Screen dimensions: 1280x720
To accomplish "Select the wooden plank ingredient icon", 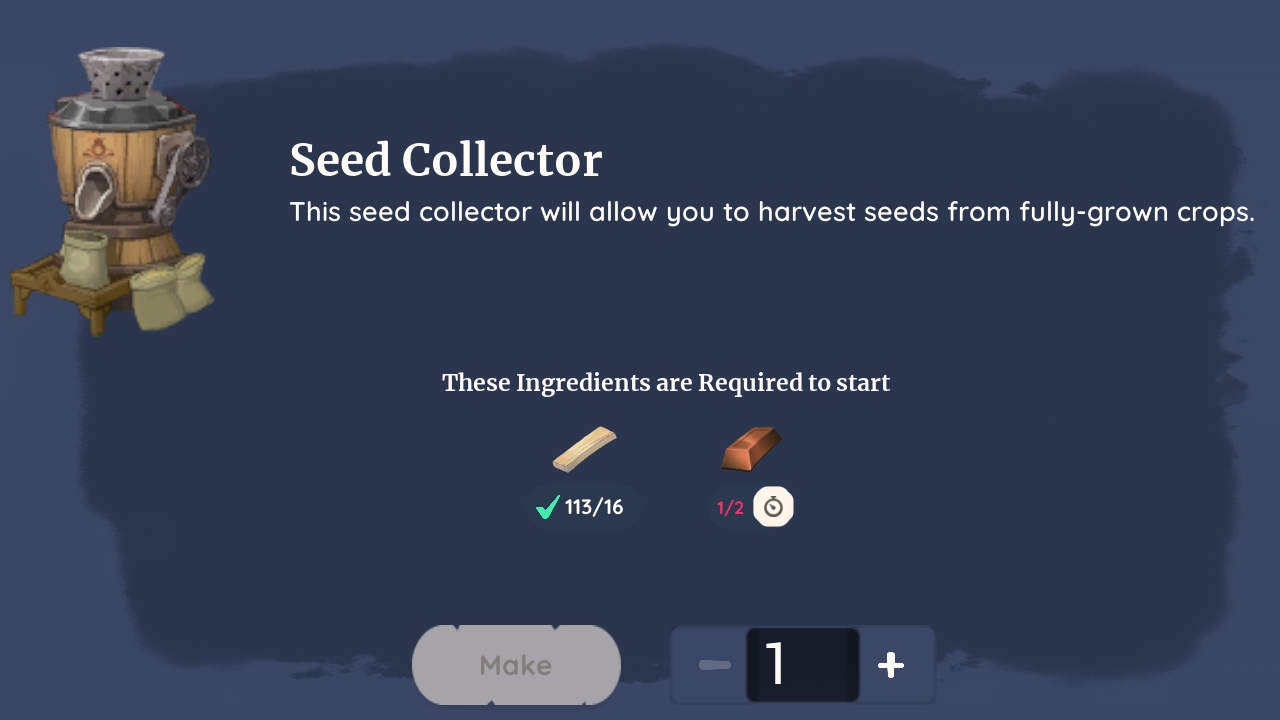I will [585, 448].
